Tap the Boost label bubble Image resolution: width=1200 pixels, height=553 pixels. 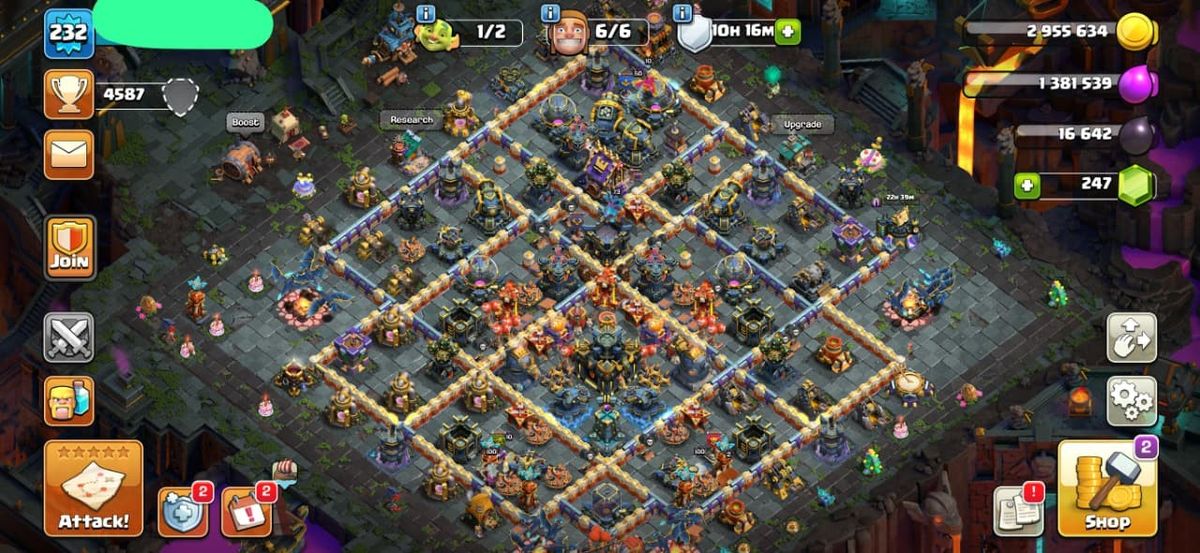(245, 122)
